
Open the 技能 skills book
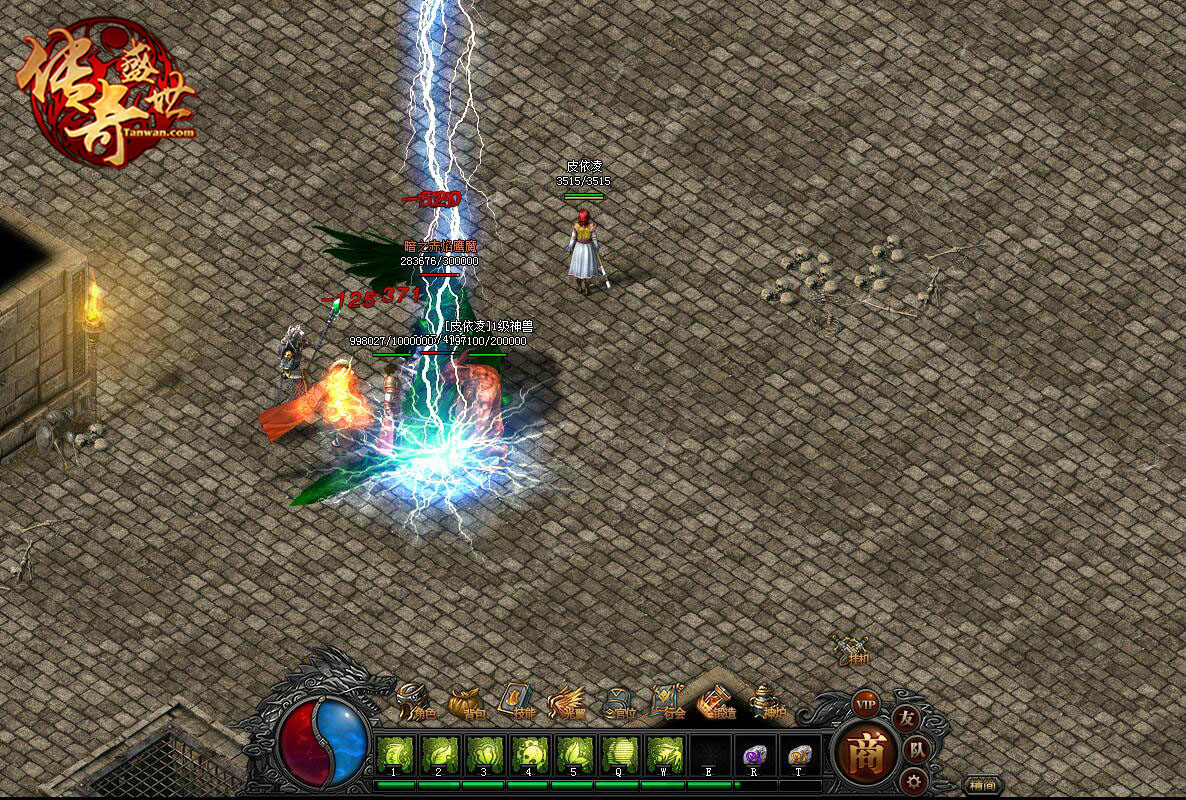[x=517, y=702]
